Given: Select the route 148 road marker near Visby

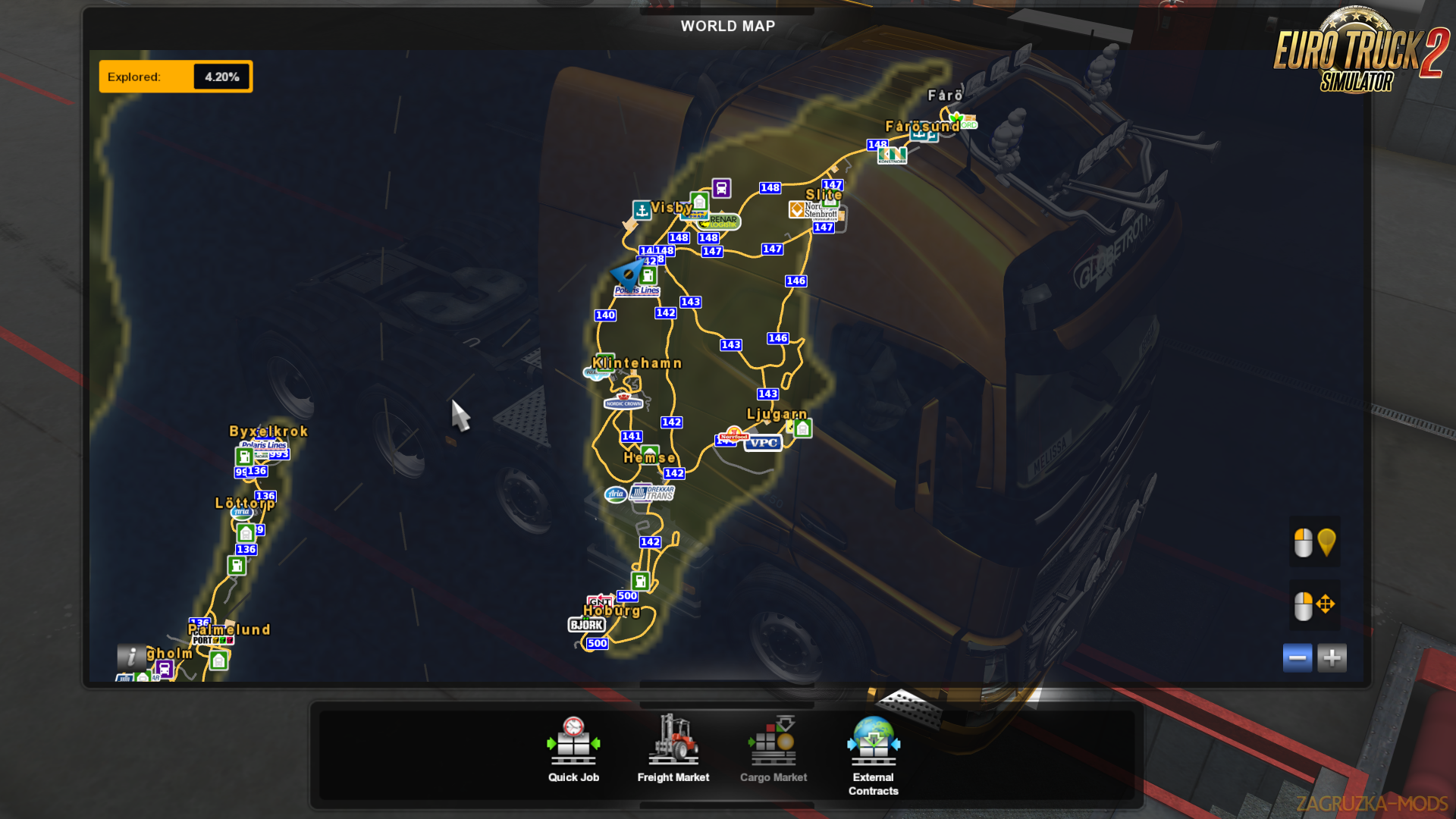Looking at the screenshot, I should click(679, 237).
